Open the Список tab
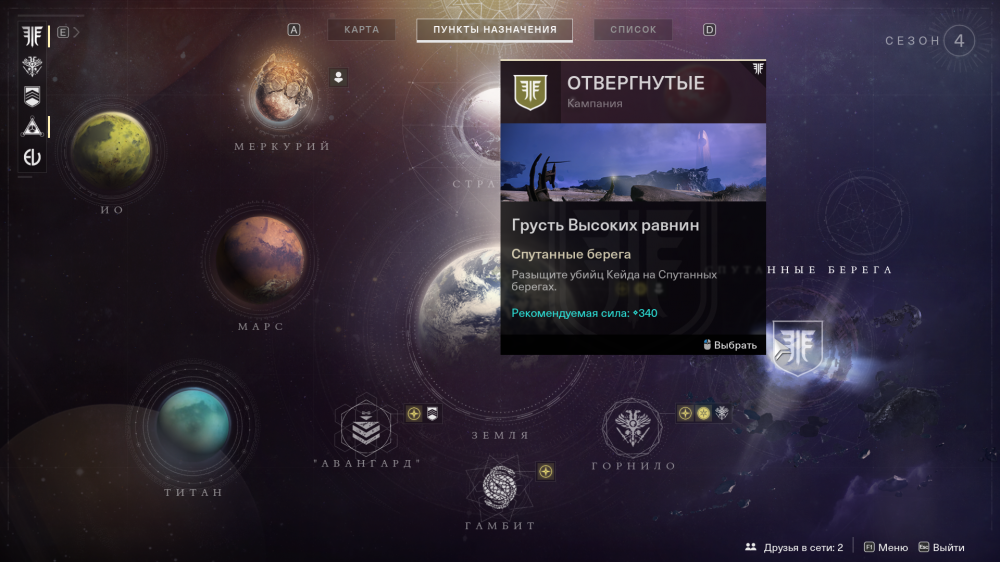This screenshot has width=1000, height=562. pos(633,30)
